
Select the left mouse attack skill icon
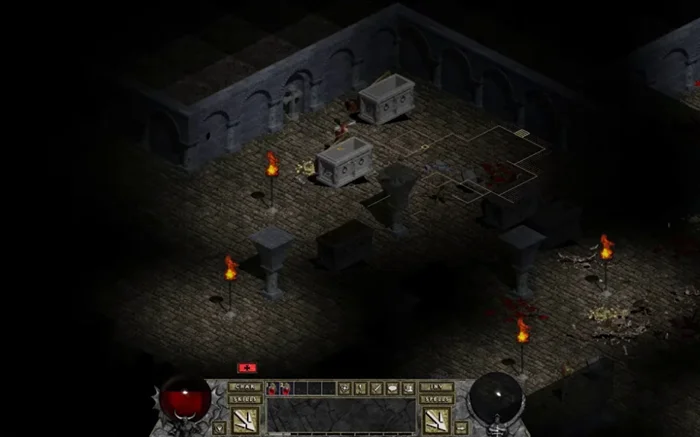click(245, 420)
